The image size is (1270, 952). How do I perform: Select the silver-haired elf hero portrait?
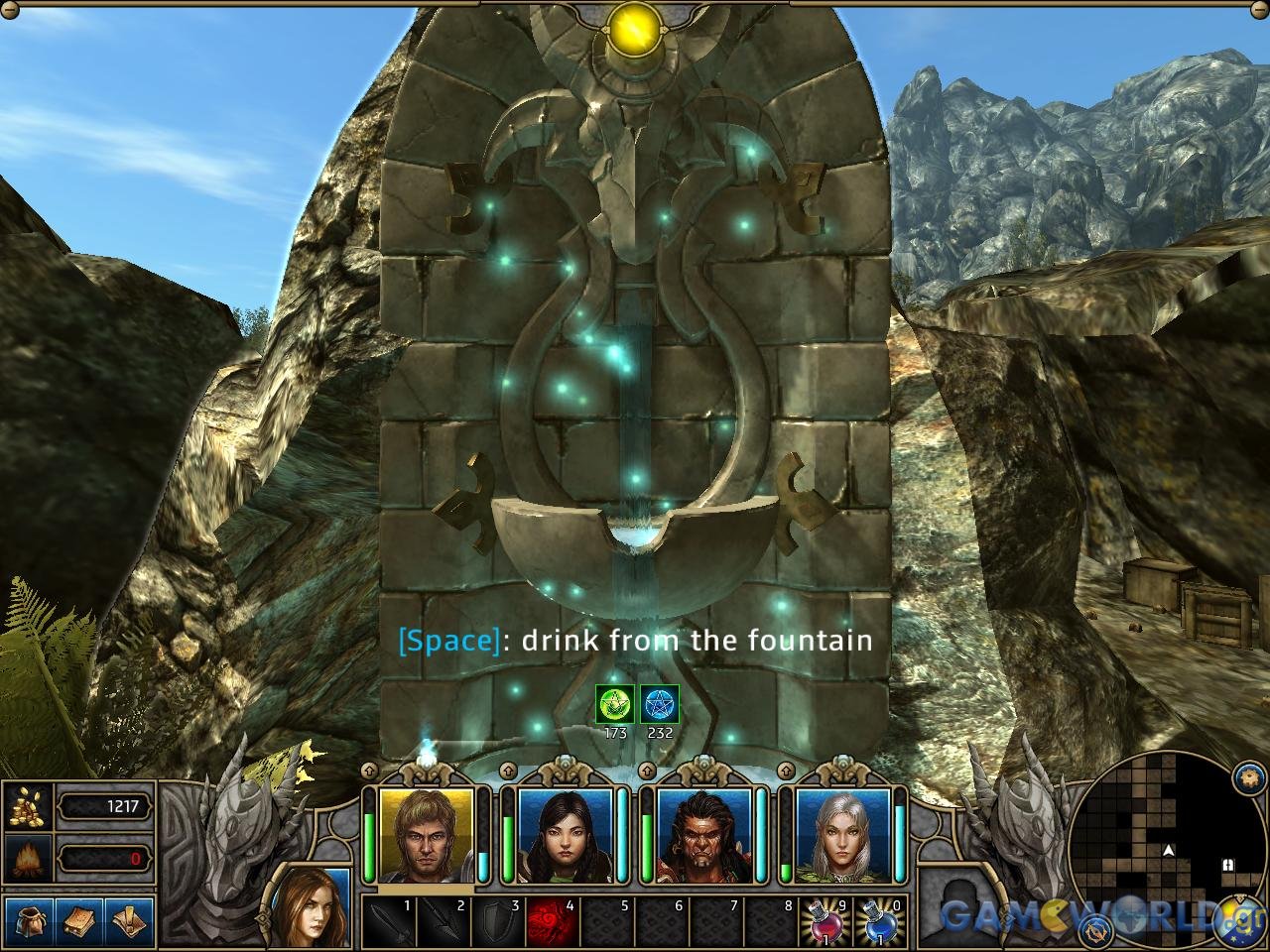[842, 836]
